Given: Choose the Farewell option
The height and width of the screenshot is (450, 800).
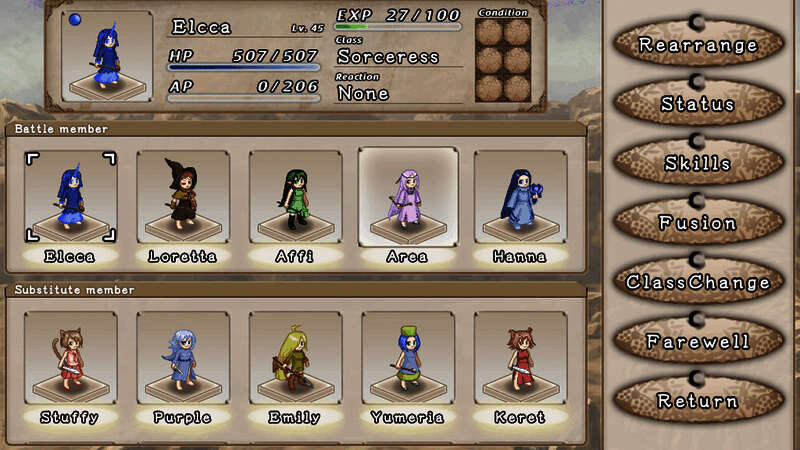Looking at the screenshot, I should point(698,342).
